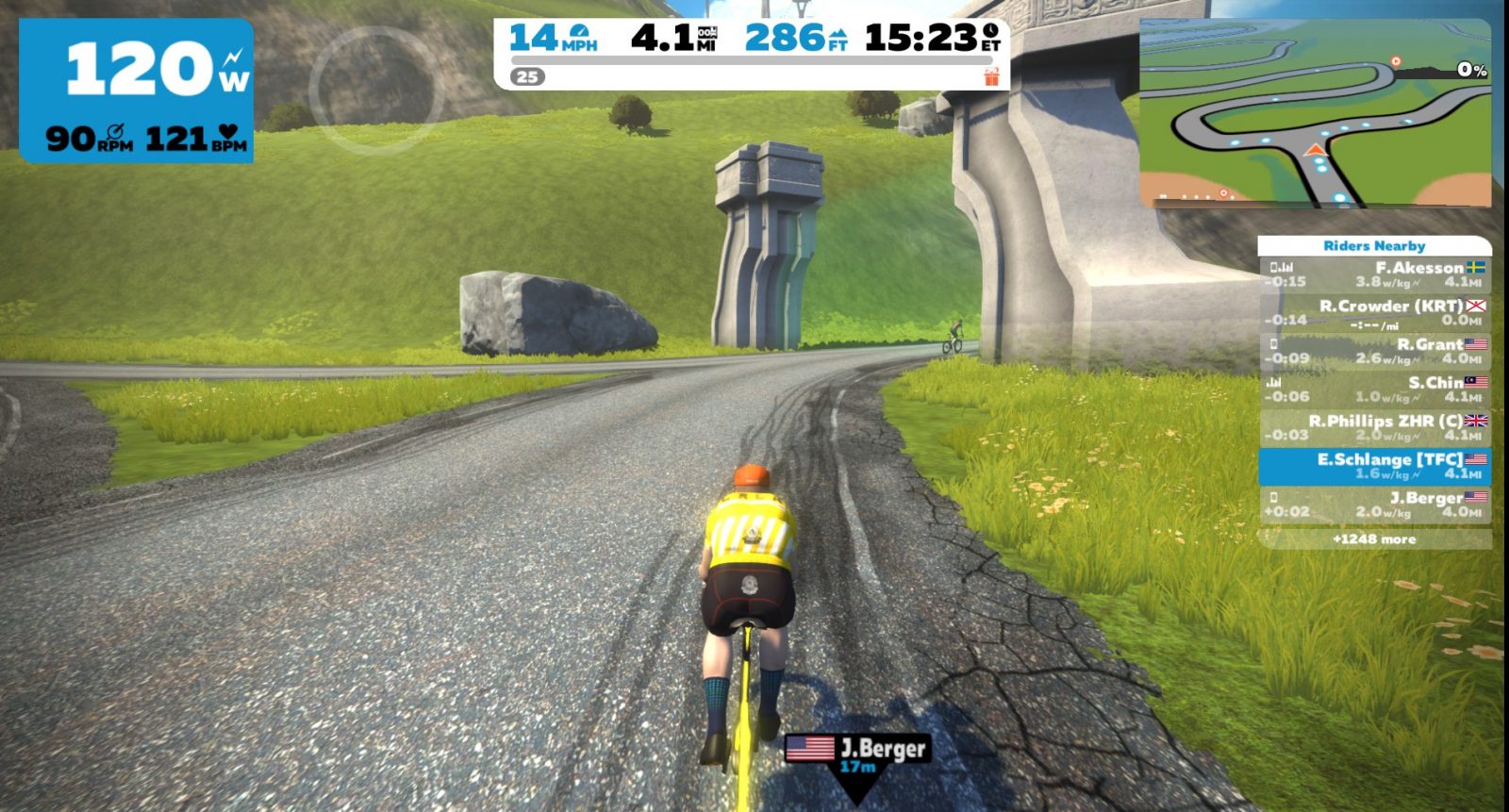Click the J.Berger name tag

tap(856, 752)
